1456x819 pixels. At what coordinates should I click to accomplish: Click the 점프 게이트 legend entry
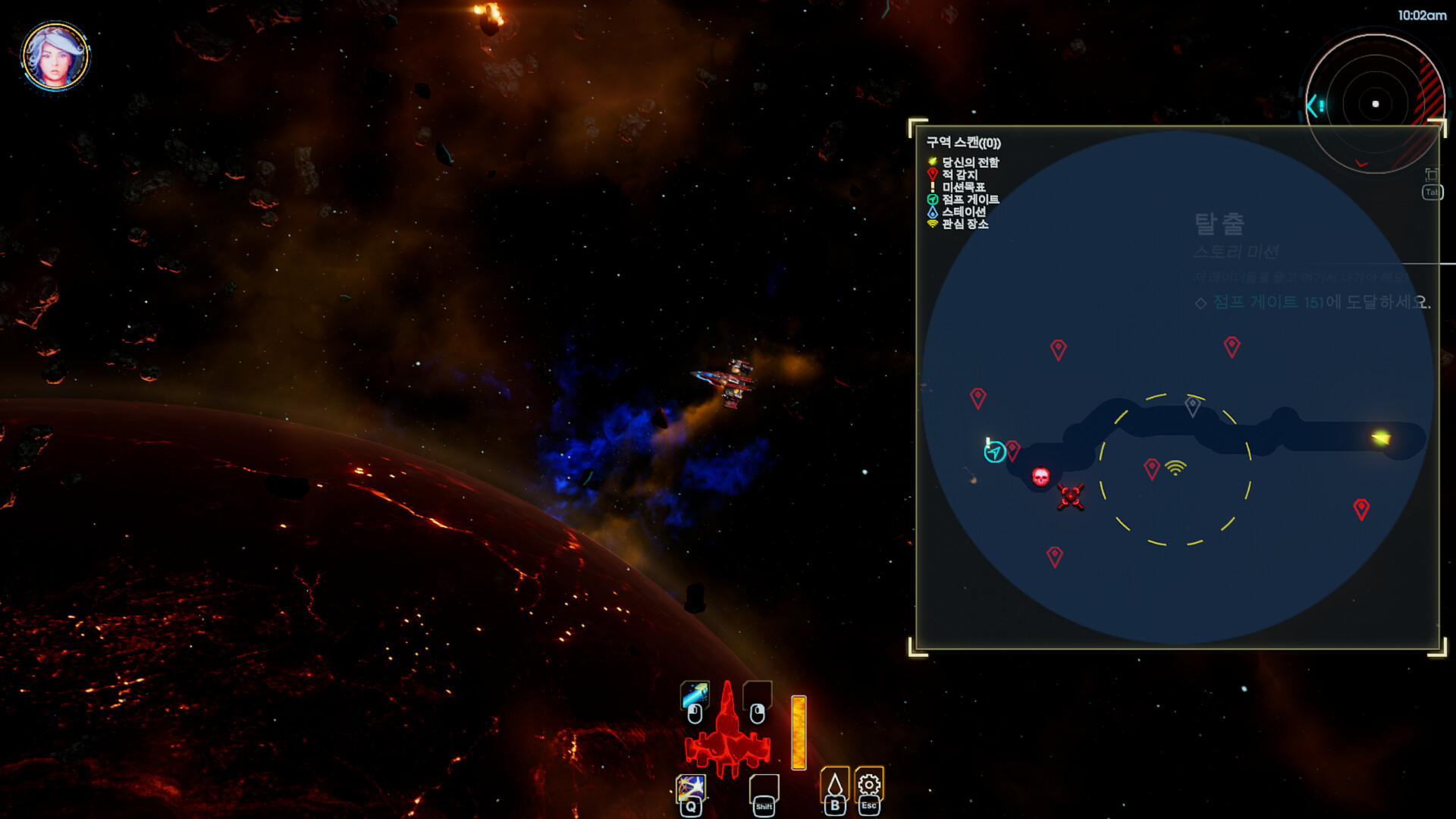tap(970, 199)
